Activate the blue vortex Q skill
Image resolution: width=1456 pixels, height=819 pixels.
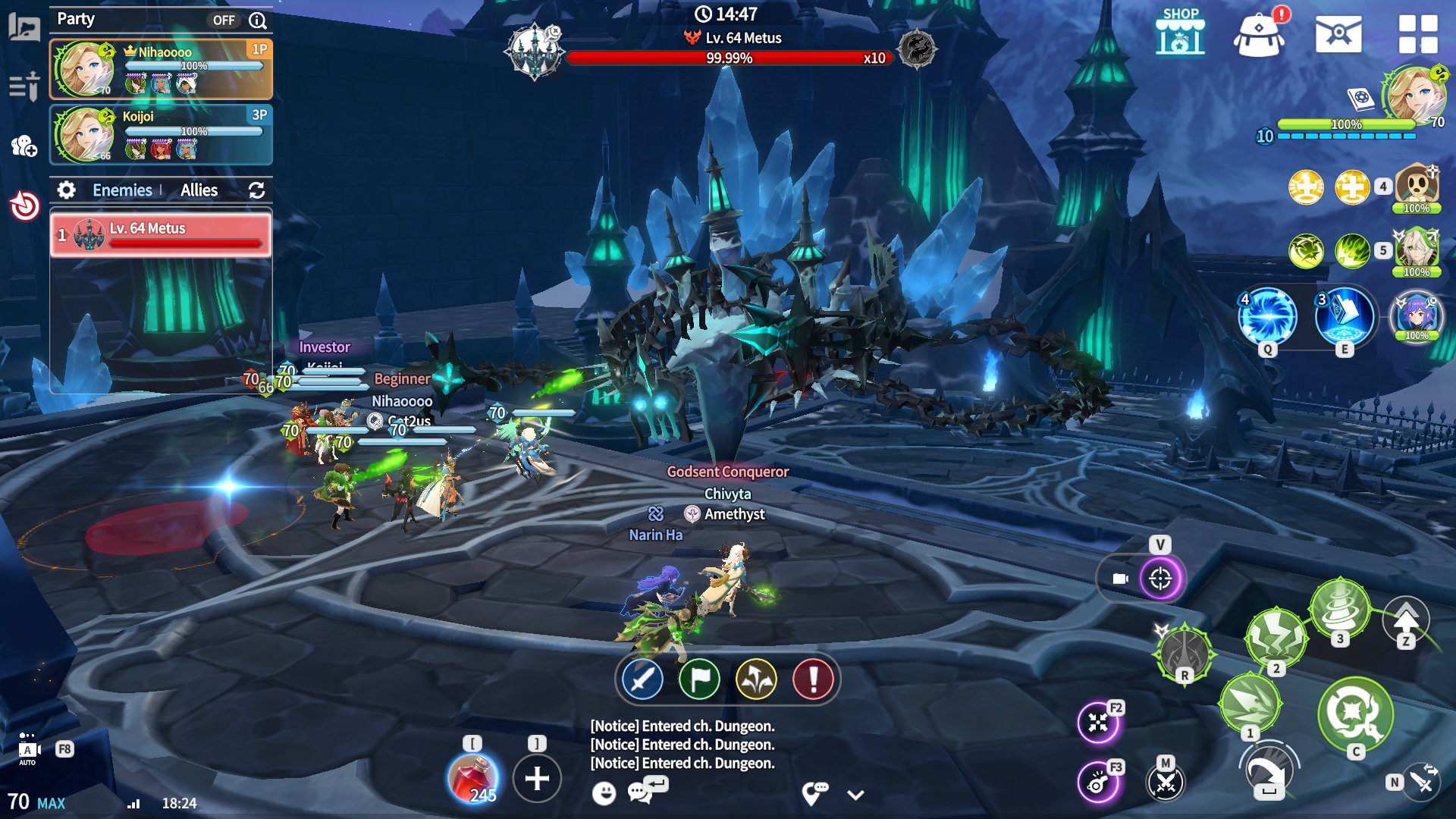tap(1267, 316)
